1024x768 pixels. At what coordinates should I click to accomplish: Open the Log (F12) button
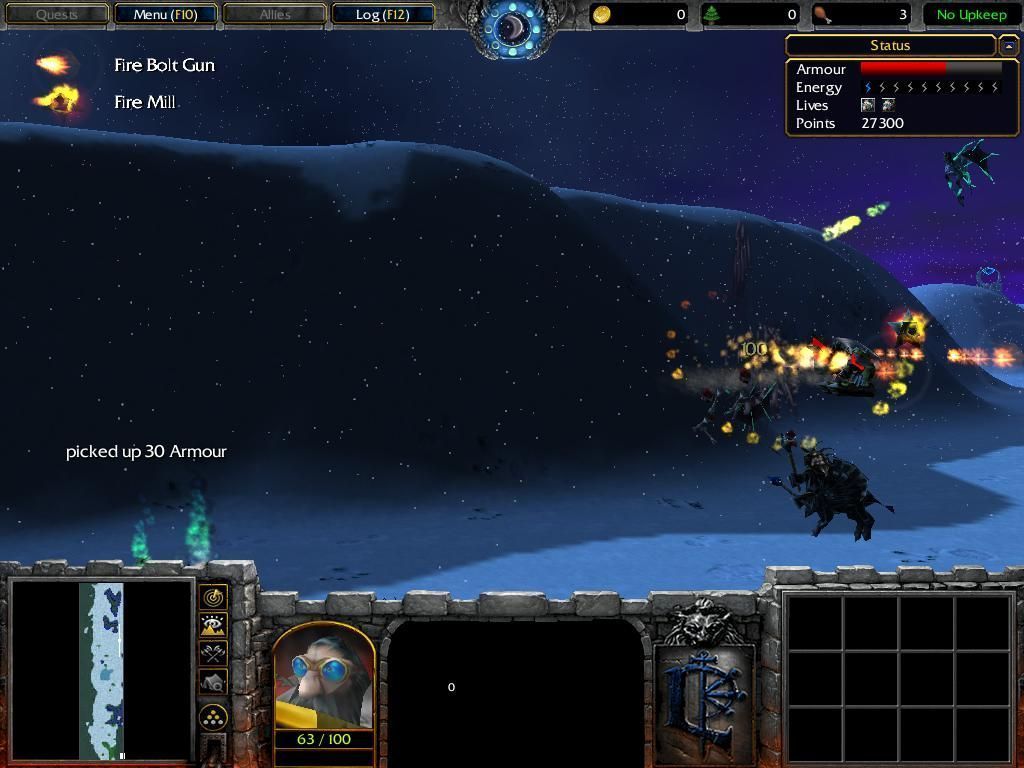click(x=382, y=15)
